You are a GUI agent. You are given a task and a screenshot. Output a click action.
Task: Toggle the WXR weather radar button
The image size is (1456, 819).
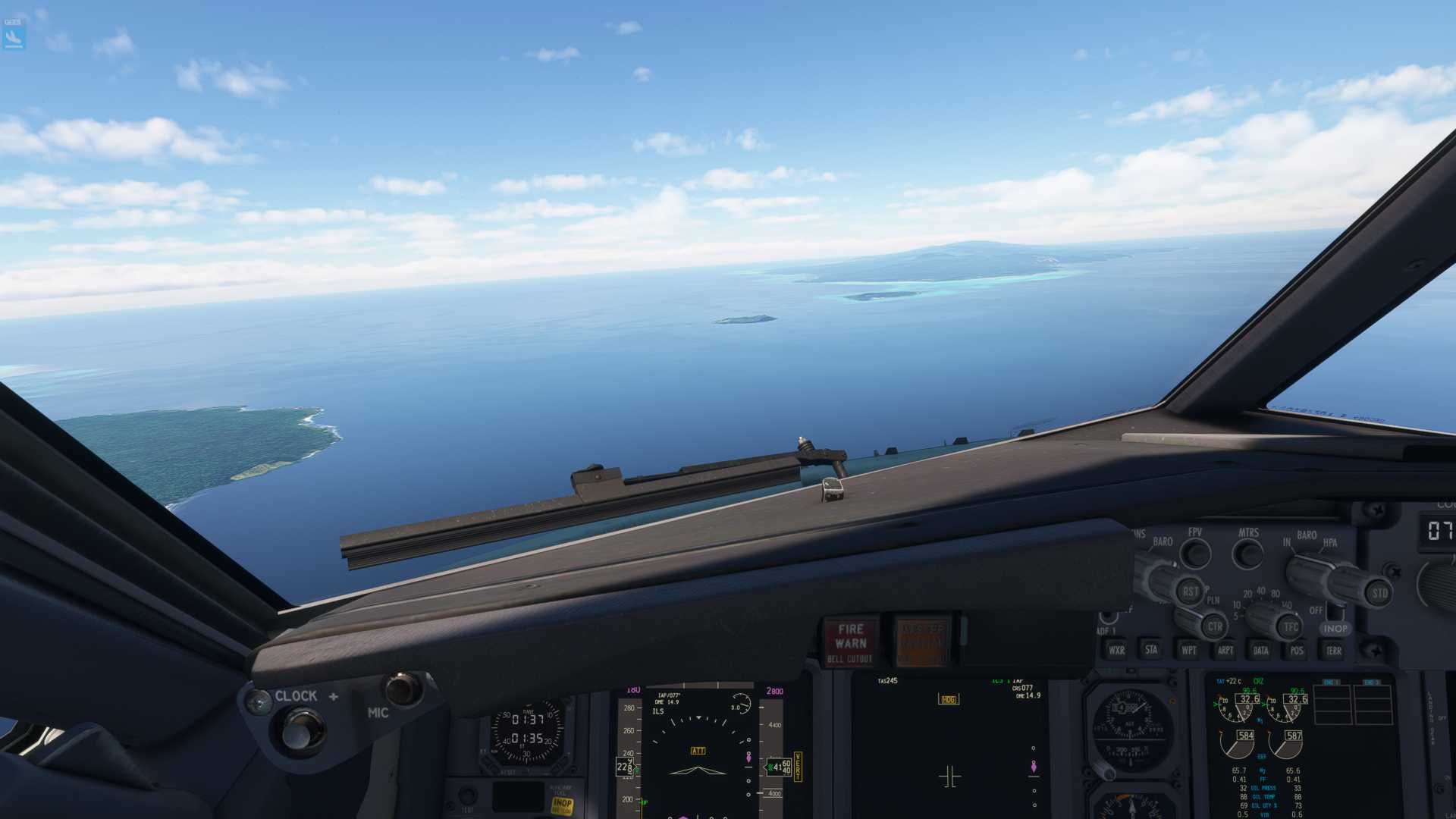pos(1116,650)
